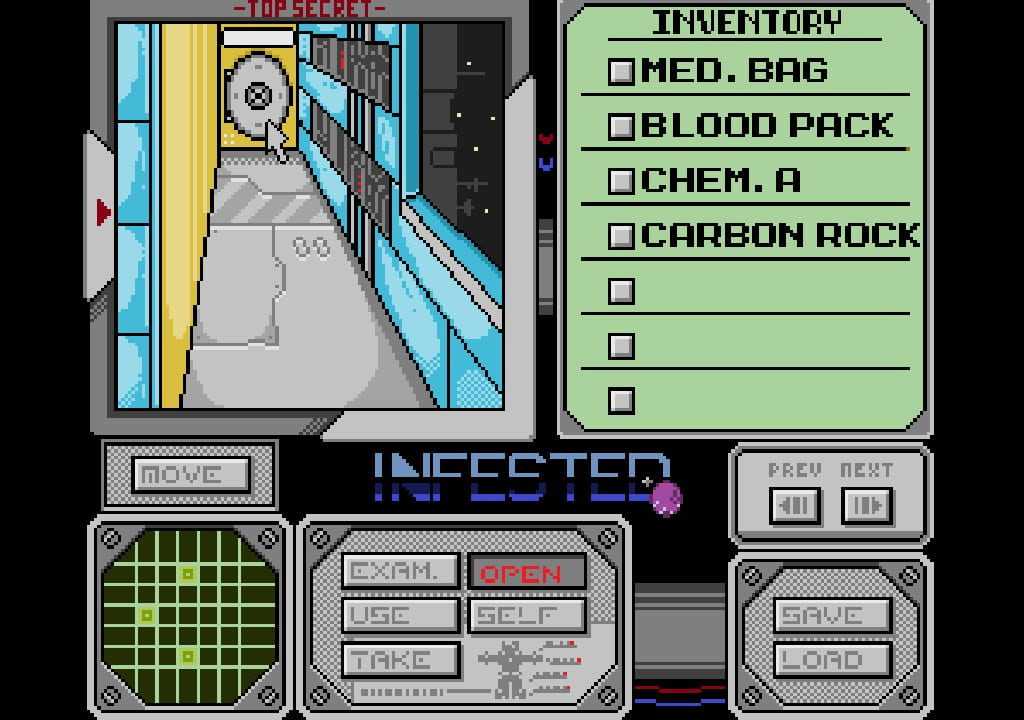The width and height of the screenshot is (1024, 720).
Task: Select the CARBON ROCK inventory entry
Action: point(779,236)
